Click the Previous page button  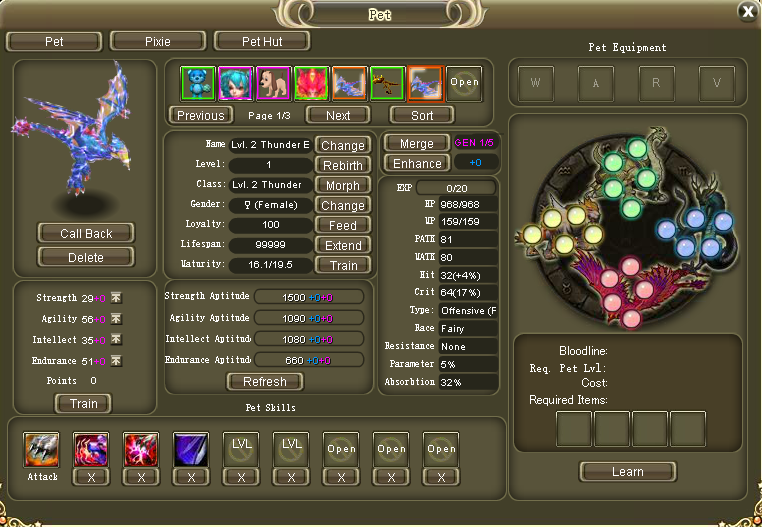click(x=201, y=115)
